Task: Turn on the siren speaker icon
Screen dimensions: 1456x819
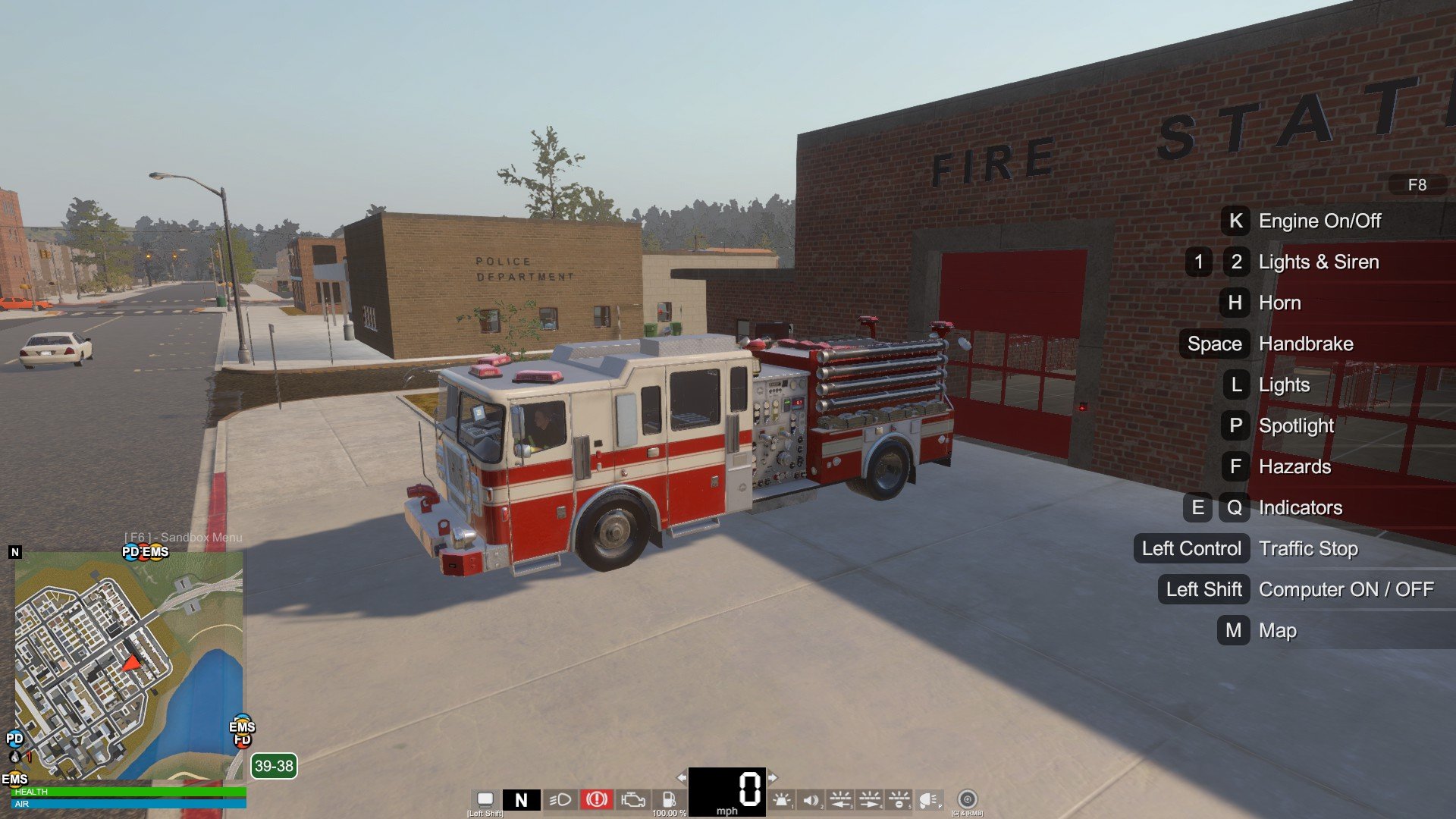Action: 811,799
